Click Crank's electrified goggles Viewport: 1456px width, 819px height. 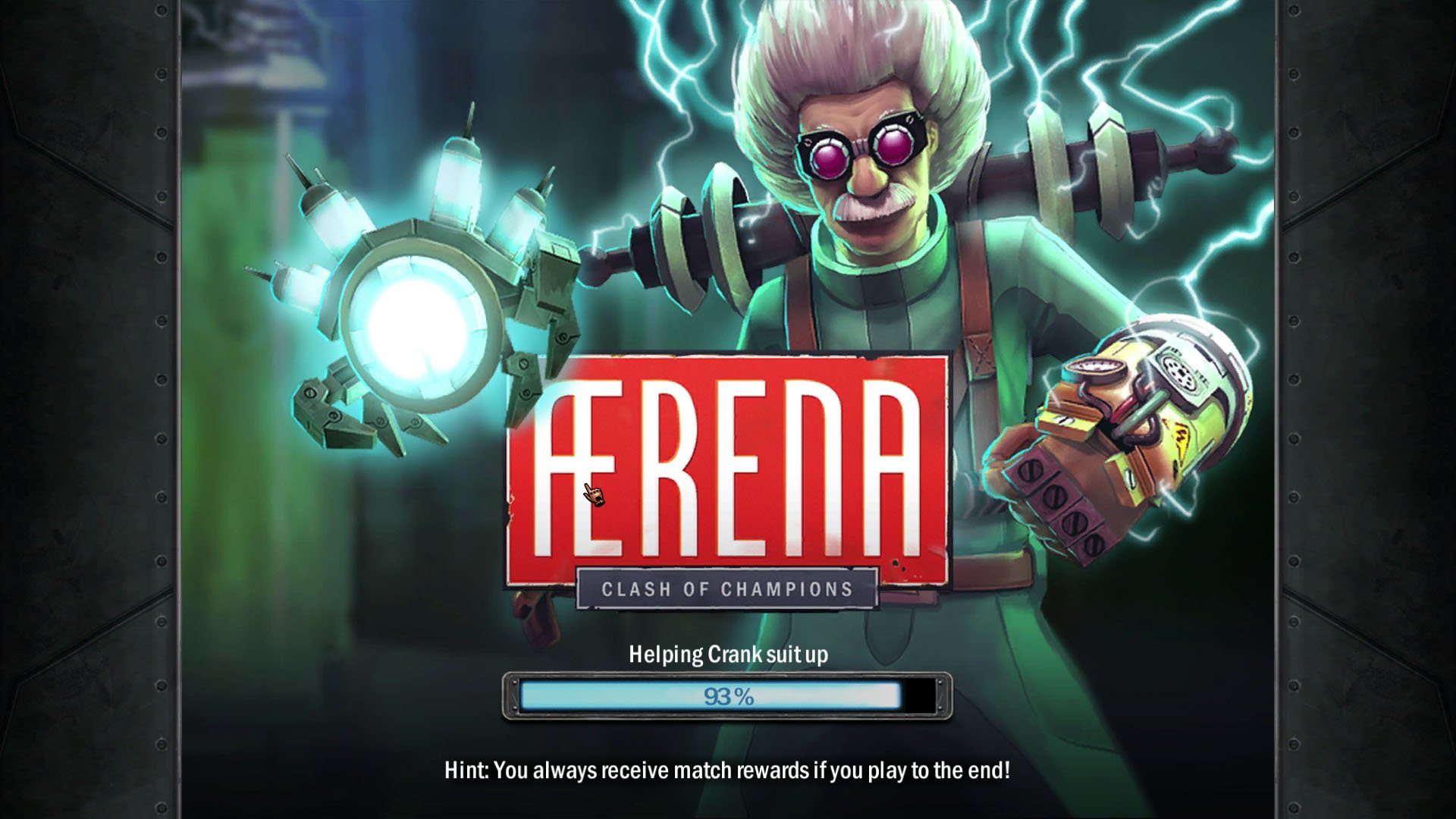point(861,148)
